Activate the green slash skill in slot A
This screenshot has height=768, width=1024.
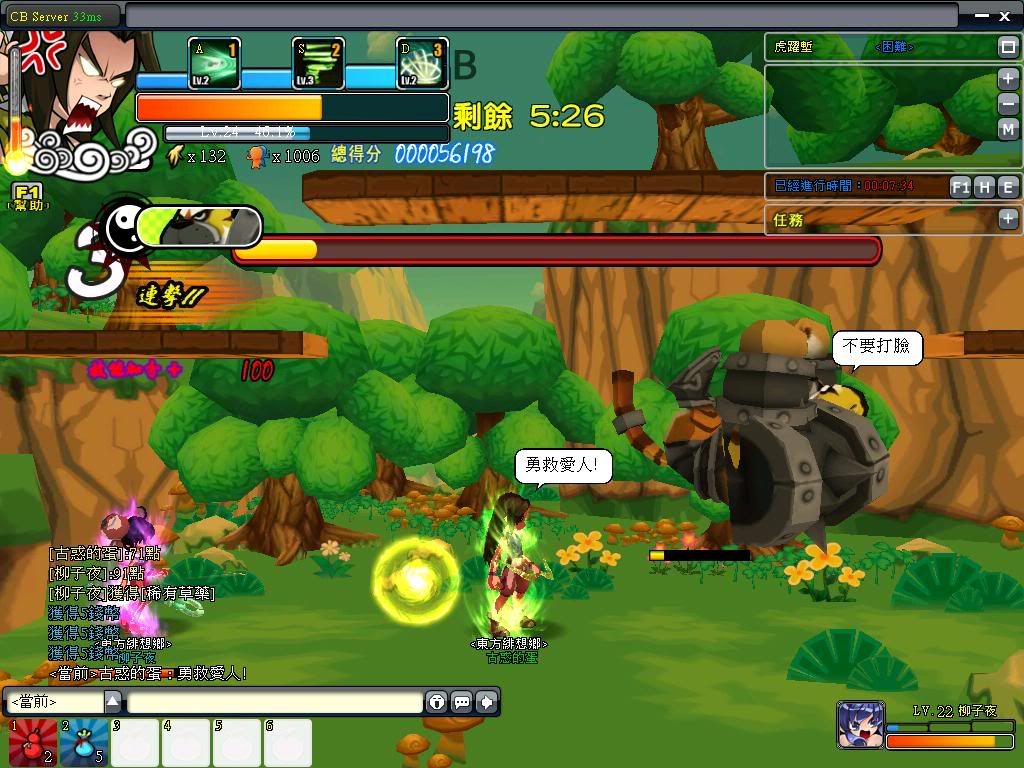pyautogui.click(x=213, y=64)
